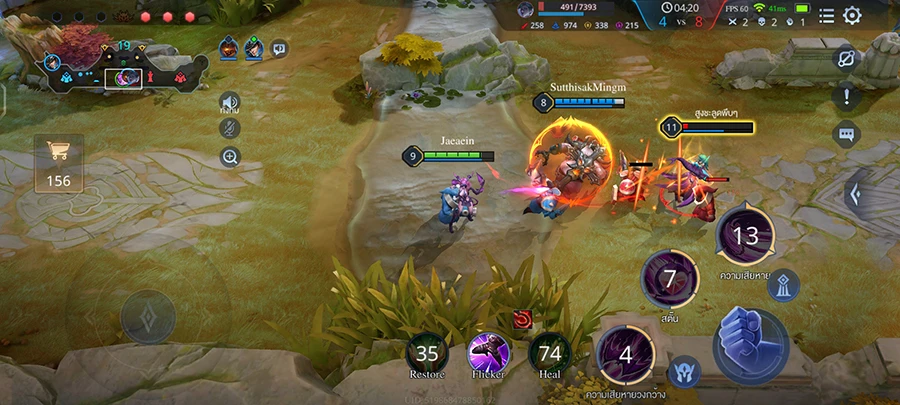
Task: Select the attack tower target button
Action: pyautogui.click(x=783, y=286)
